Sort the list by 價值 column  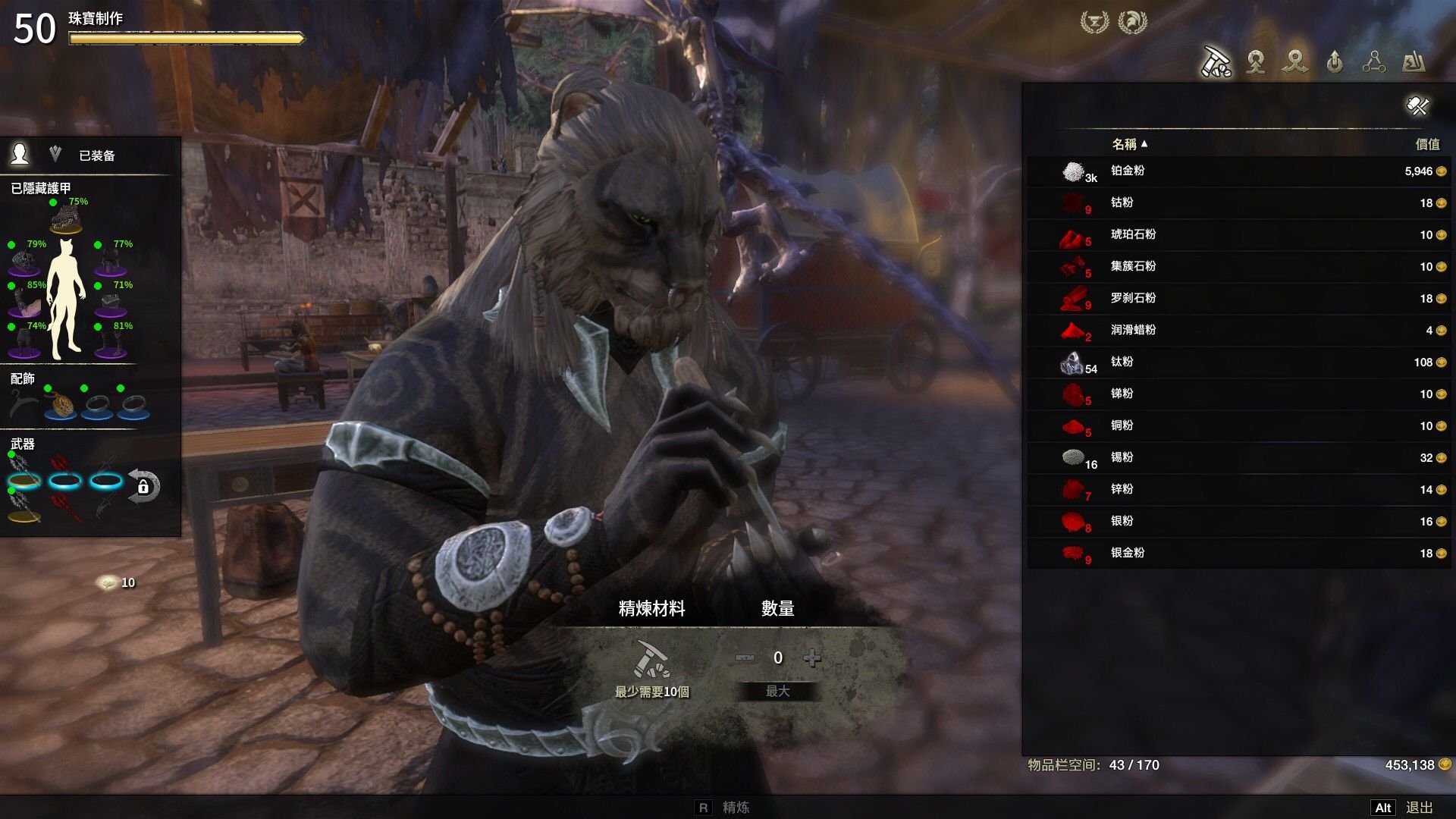point(1426,144)
